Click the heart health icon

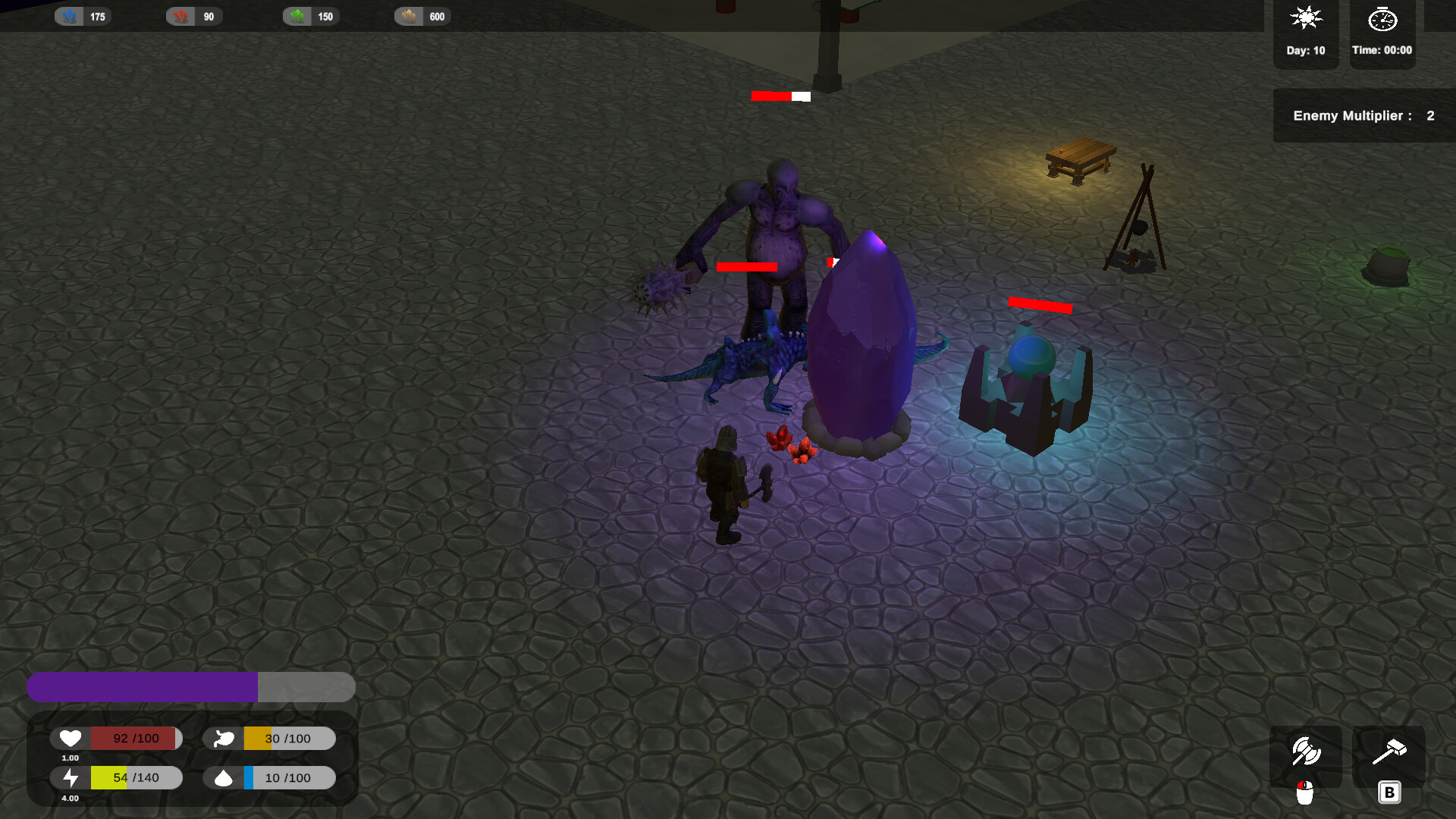[x=71, y=737]
